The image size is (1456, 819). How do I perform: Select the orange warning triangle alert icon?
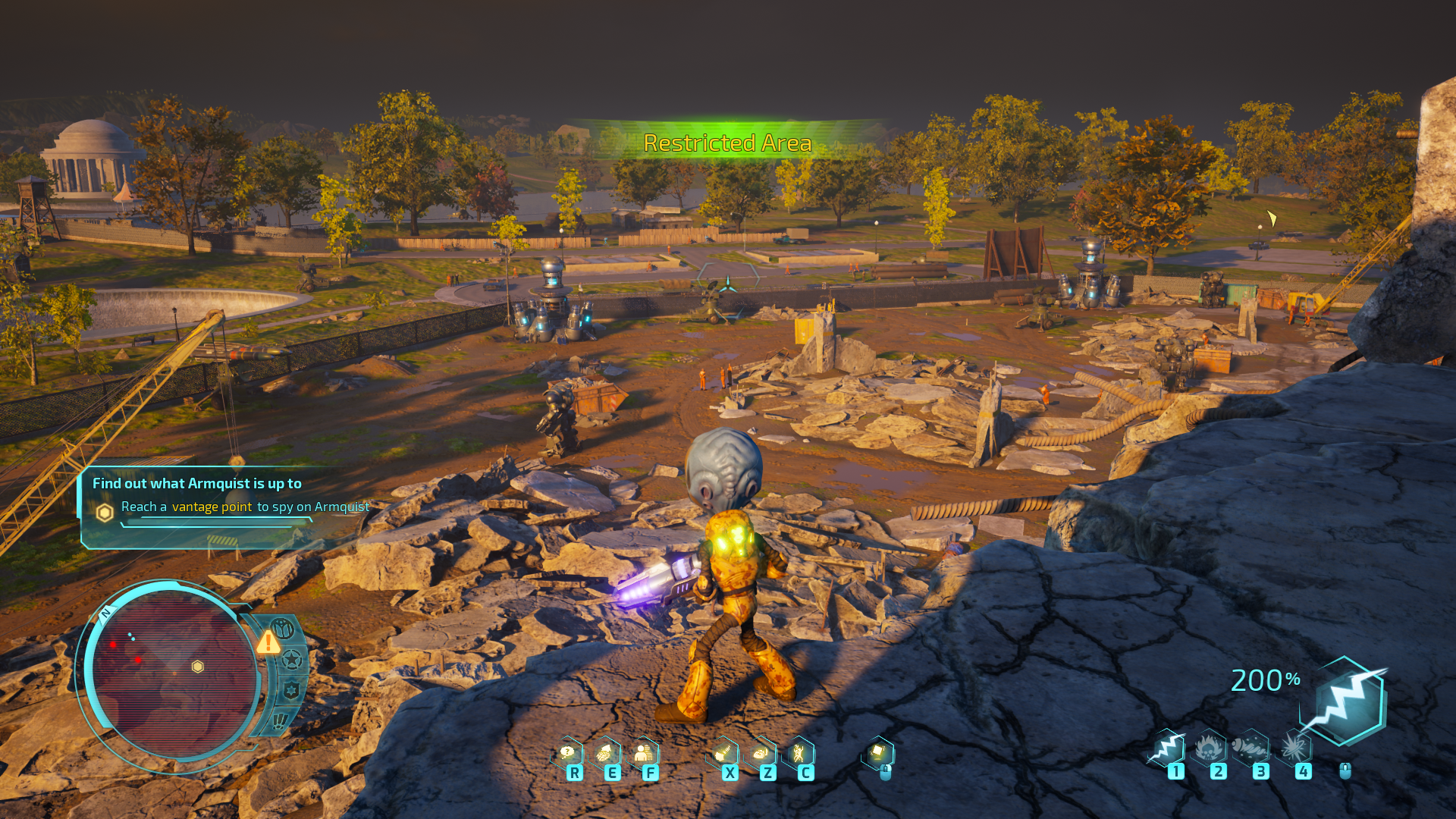[x=268, y=643]
